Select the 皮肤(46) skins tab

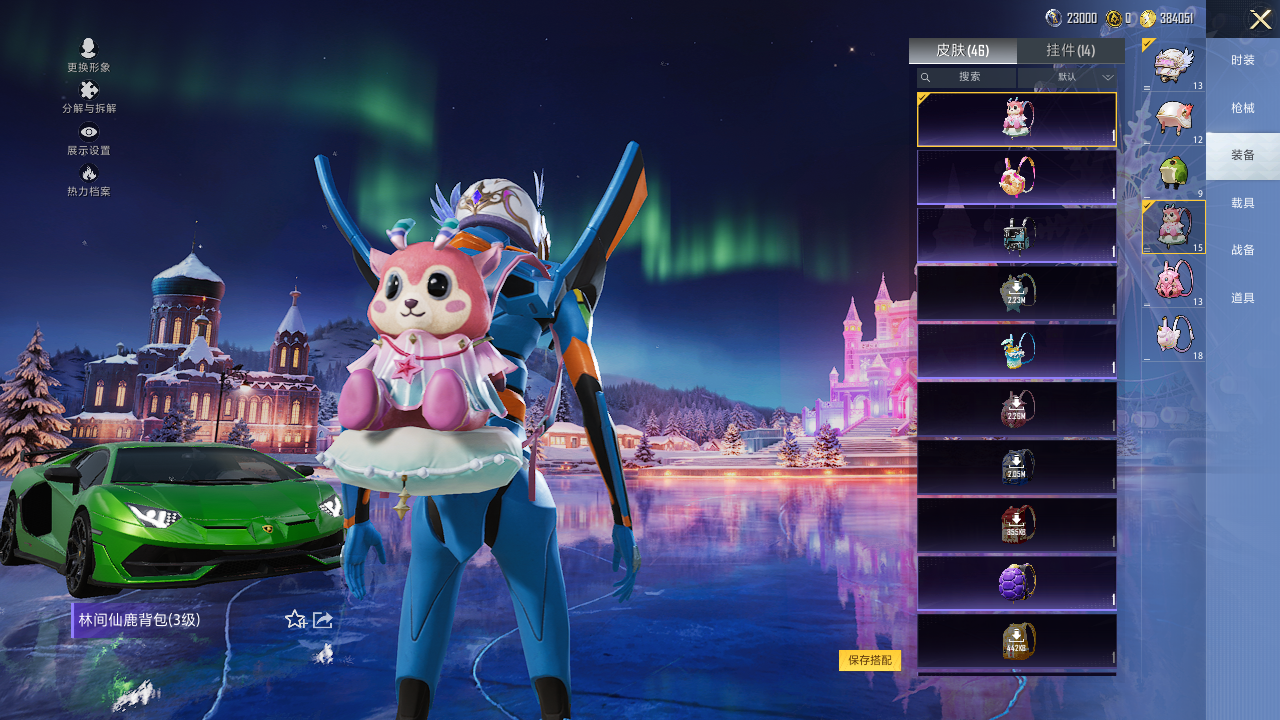(x=962, y=51)
